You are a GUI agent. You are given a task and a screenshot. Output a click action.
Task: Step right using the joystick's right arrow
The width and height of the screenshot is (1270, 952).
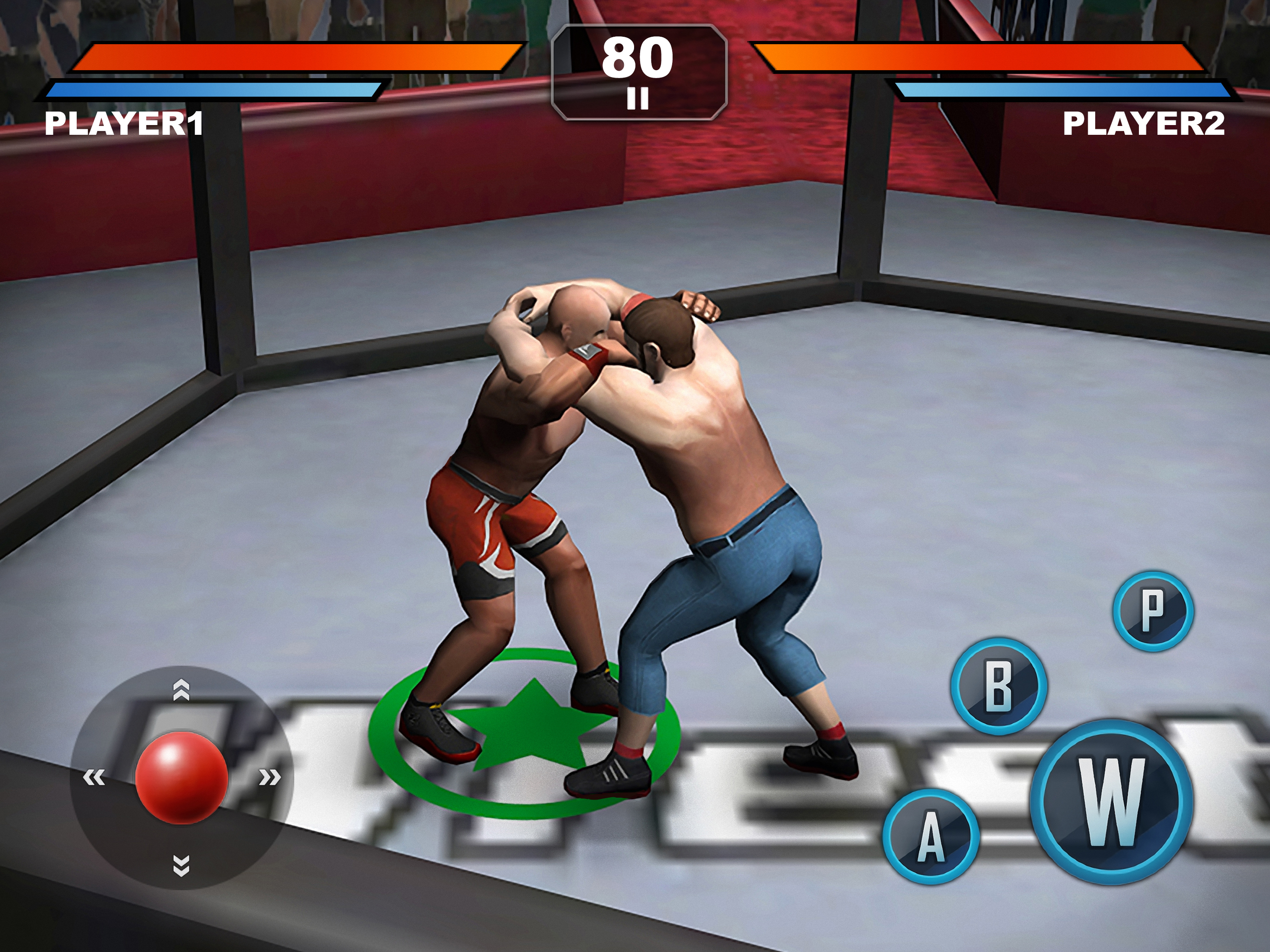[269, 778]
